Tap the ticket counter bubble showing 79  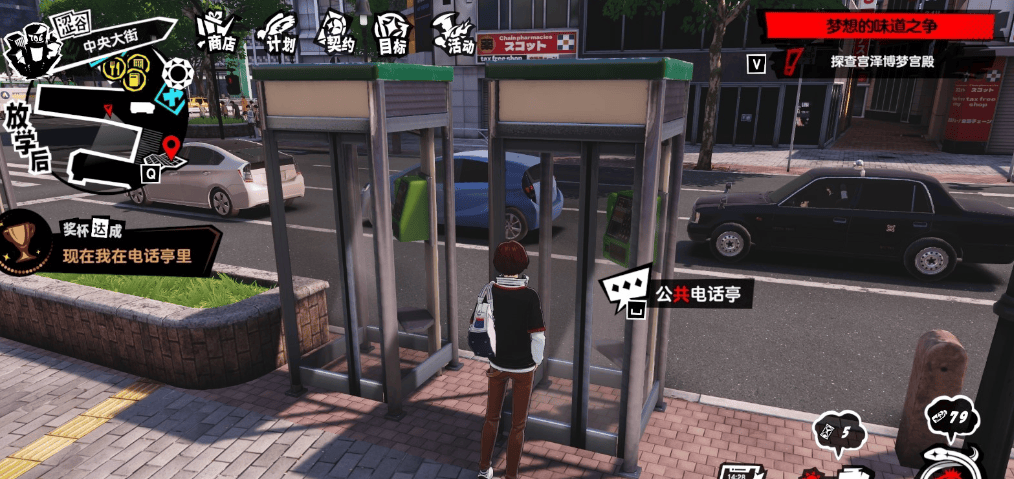pos(947,417)
